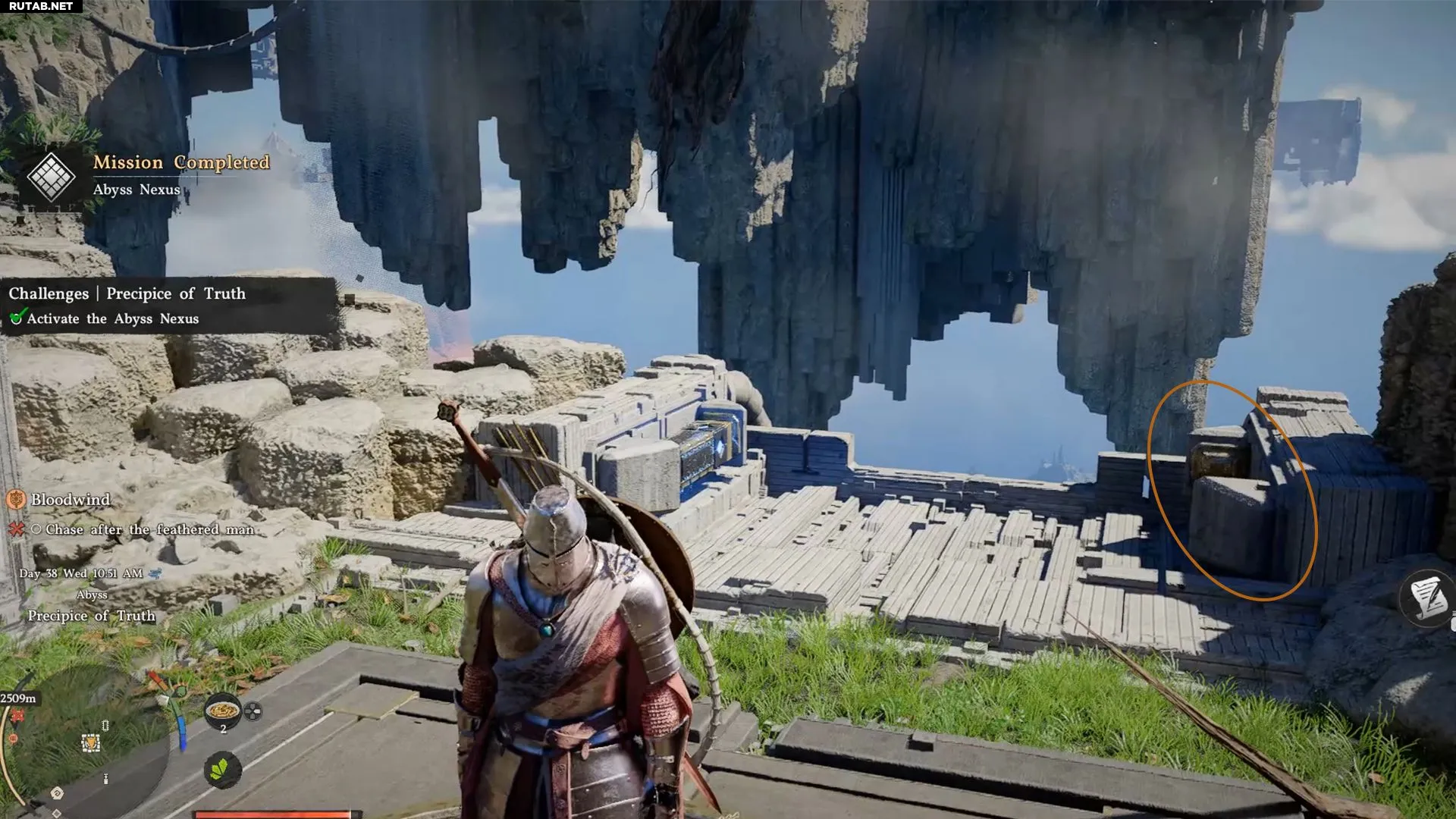This screenshot has height=819, width=1456.
Task: Open the circular minimap
Action: click(x=83, y=751)
